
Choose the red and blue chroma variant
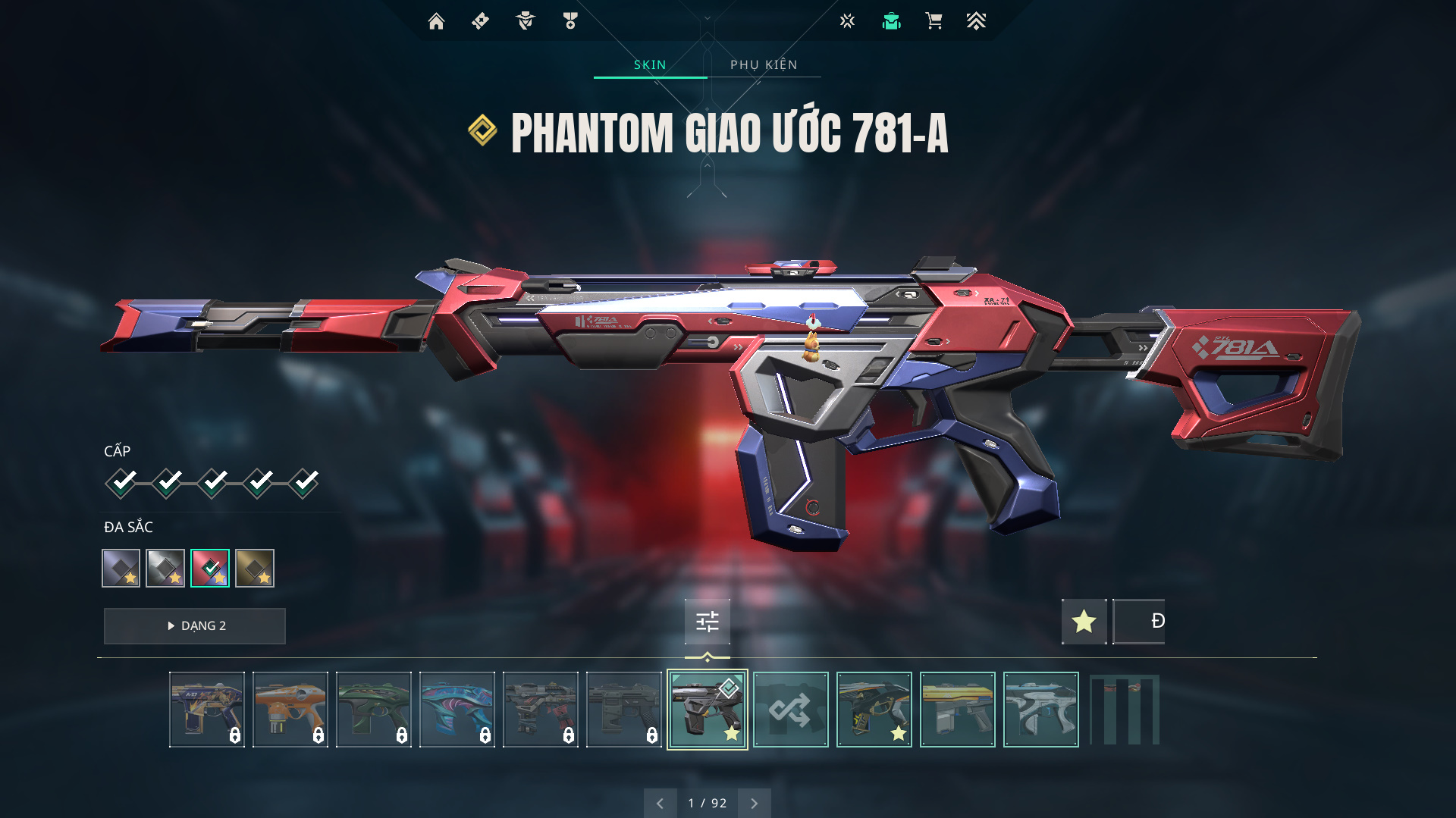pyautogui.click(x=210, y=568)
